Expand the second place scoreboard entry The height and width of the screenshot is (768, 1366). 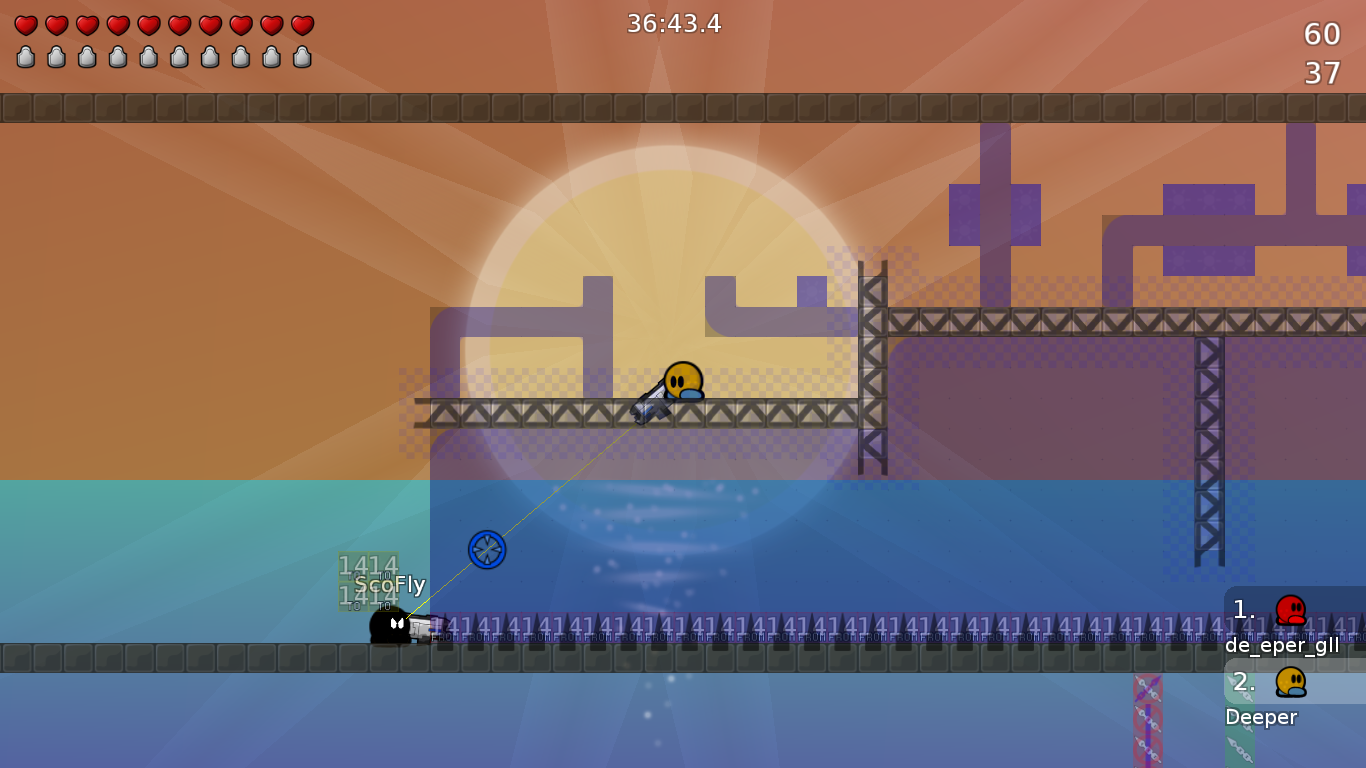click(x=1290, y=695)
